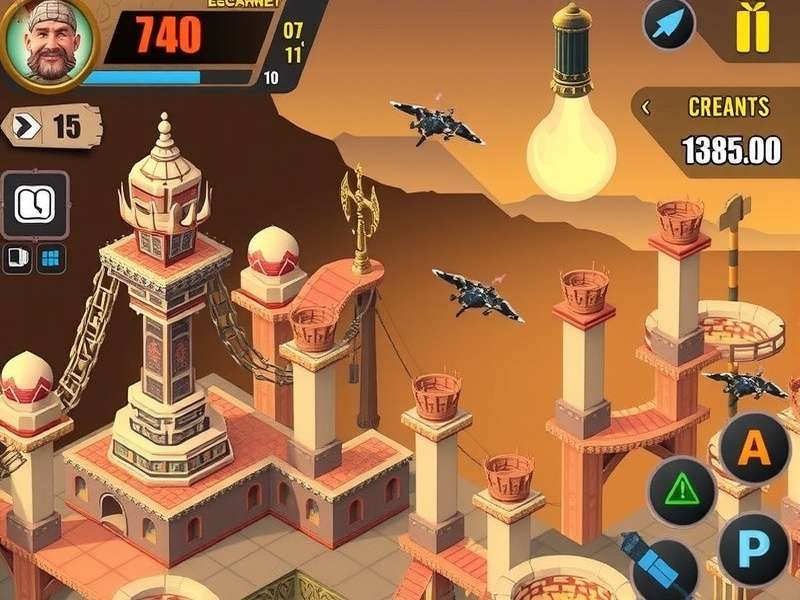Activate the green warning triangle button

[684, 490]
